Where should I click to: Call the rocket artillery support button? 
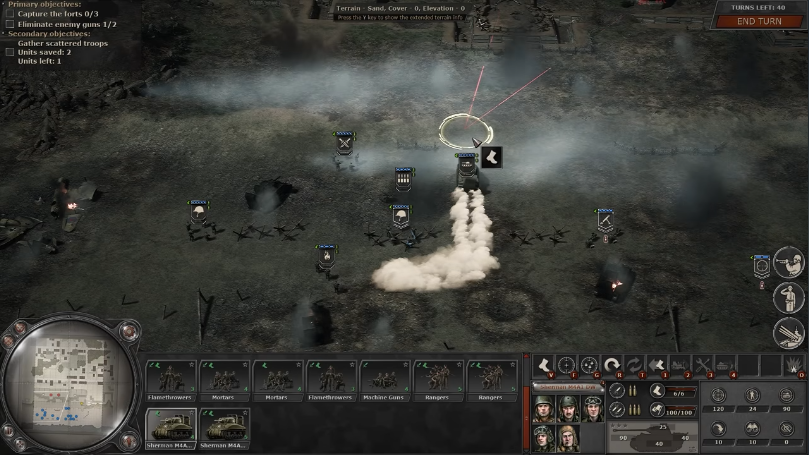pyautogui.click(x=788, y=332)
